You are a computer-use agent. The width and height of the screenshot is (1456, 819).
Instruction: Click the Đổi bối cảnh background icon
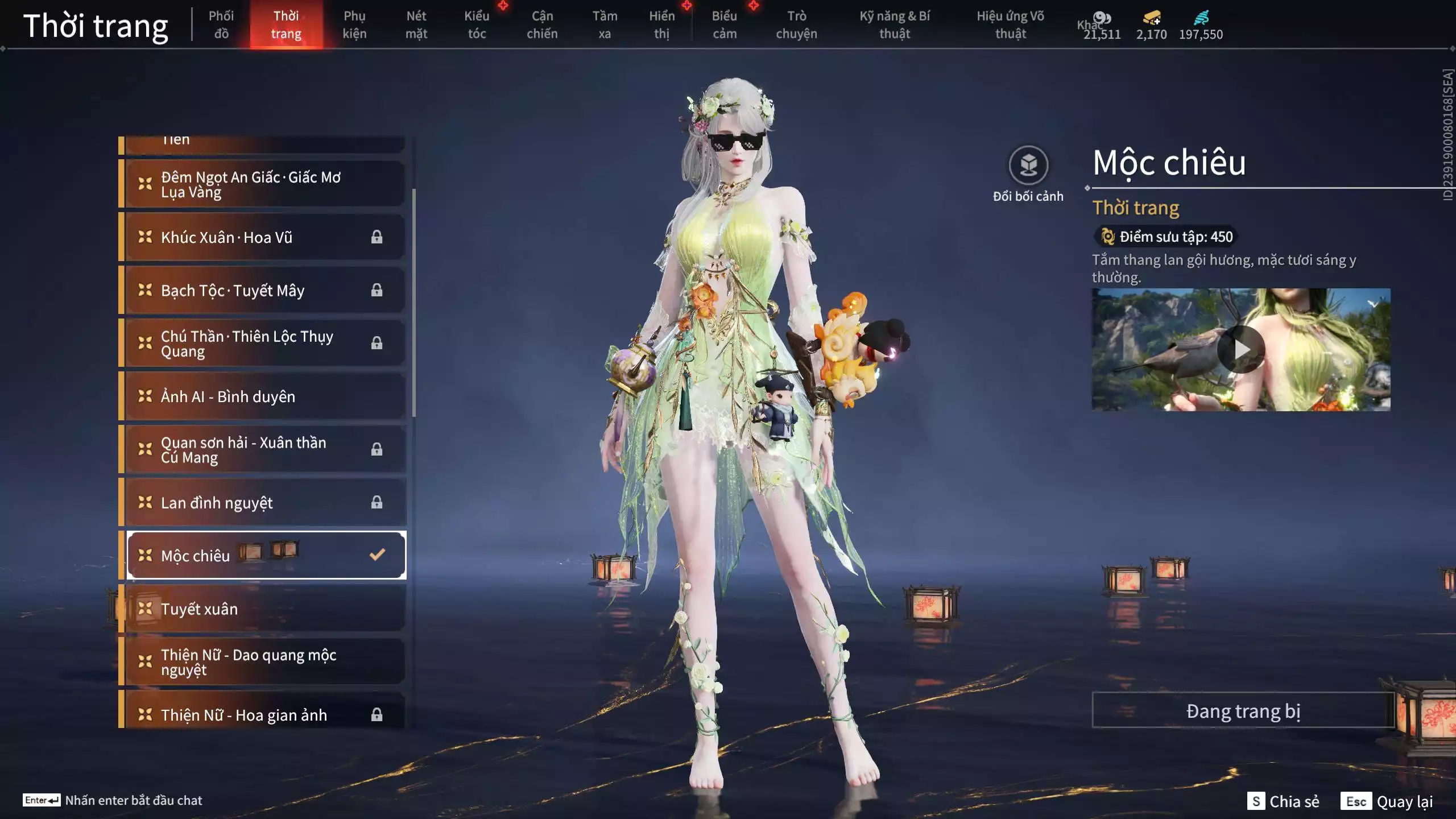click(x=1028, y=166)
